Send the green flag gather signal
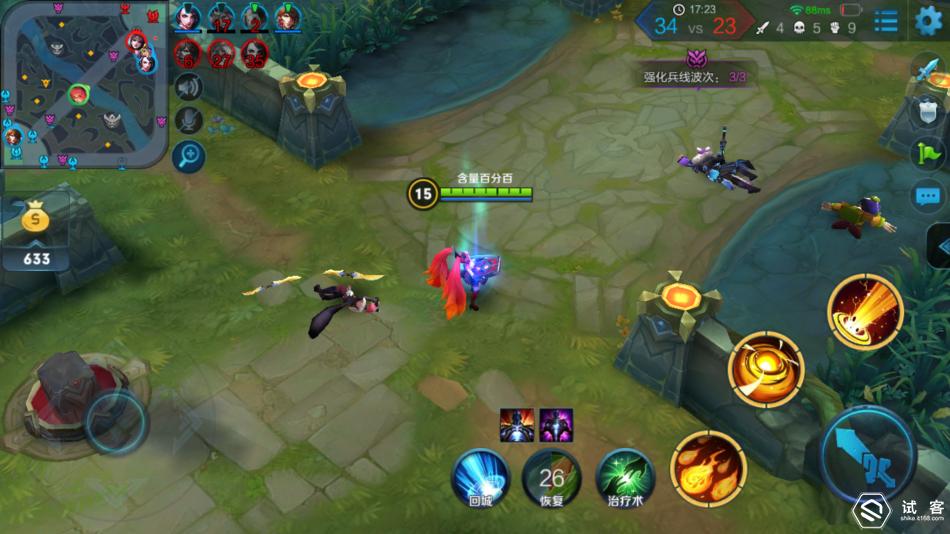This screenshot has width=950, height=534. click(x=928, y=152)
